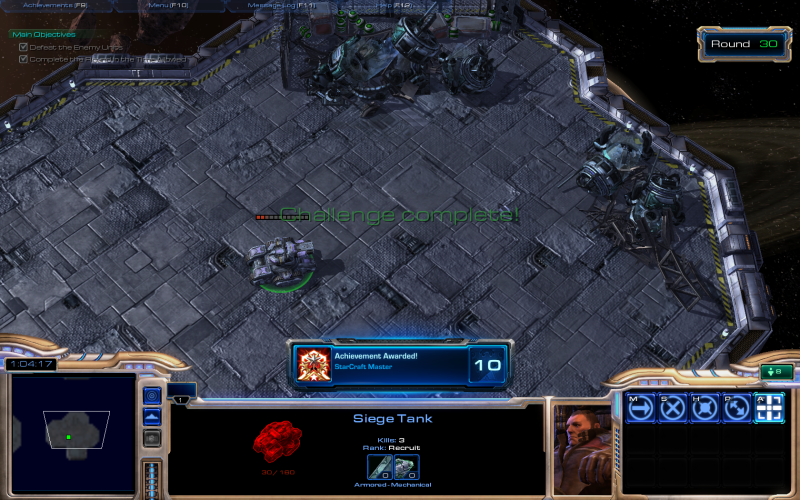This screenshot has height=500, width=800.
Task: Click the green supply count button
Action: point(776,372)
